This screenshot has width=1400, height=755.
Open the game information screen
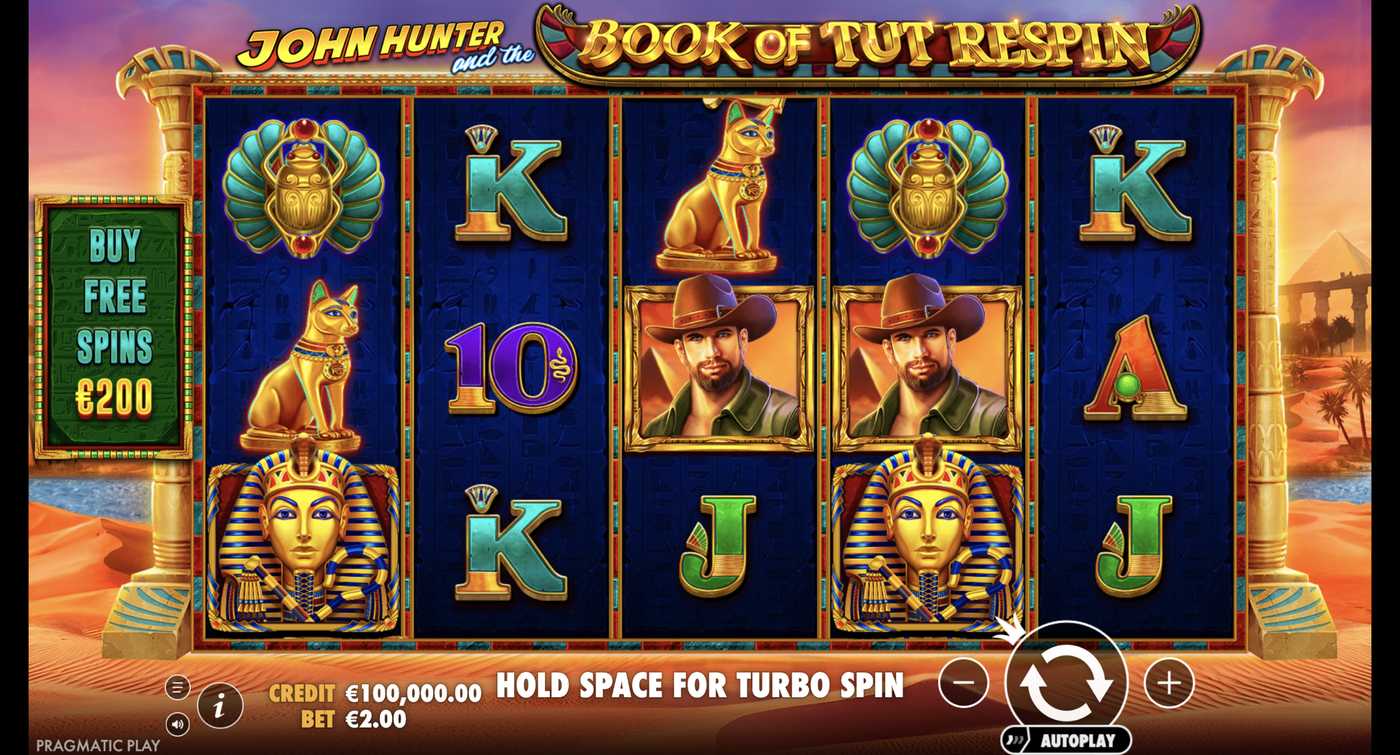click(218, 707)
